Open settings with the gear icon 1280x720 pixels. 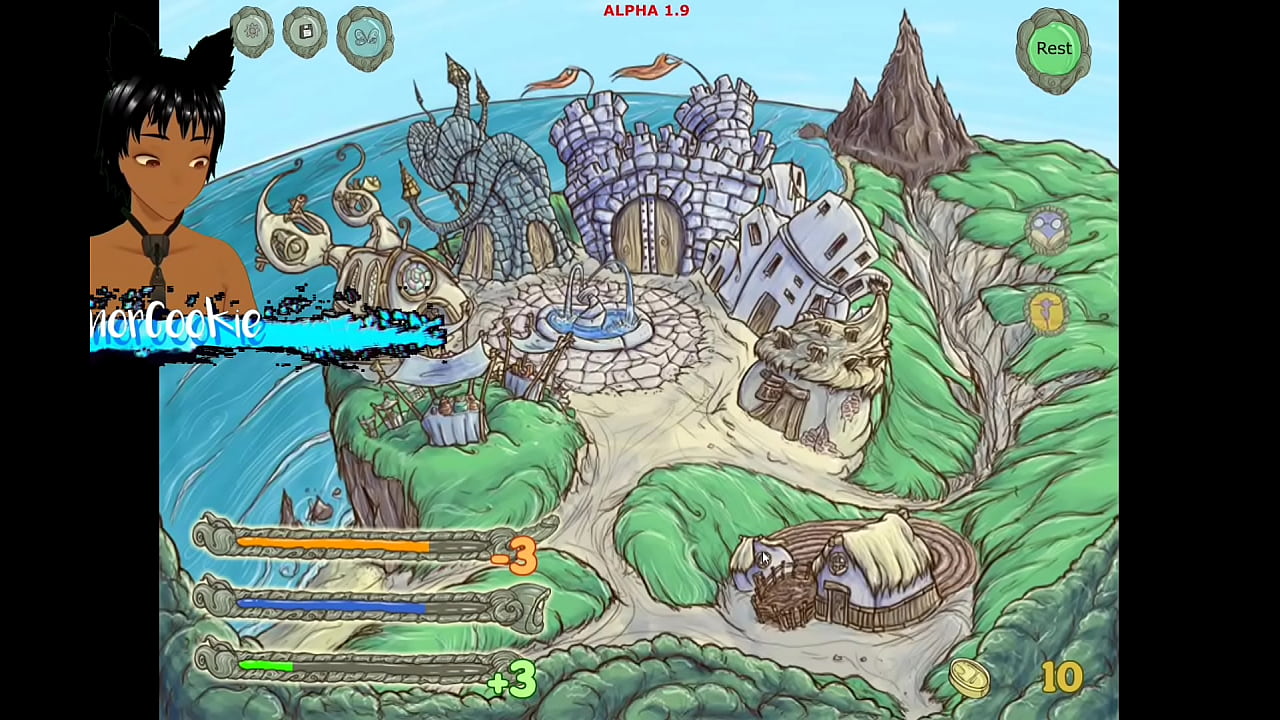[252, 32]
